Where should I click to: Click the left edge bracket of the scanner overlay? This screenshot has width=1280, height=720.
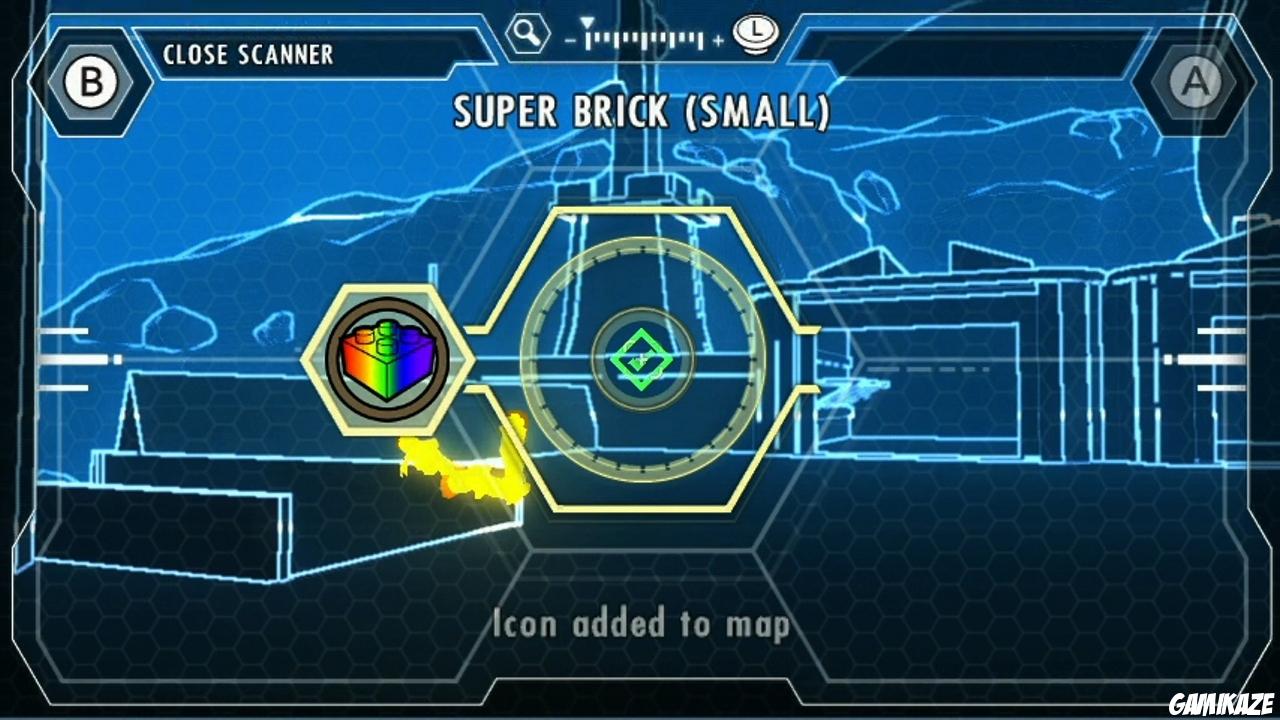point(35,360)
